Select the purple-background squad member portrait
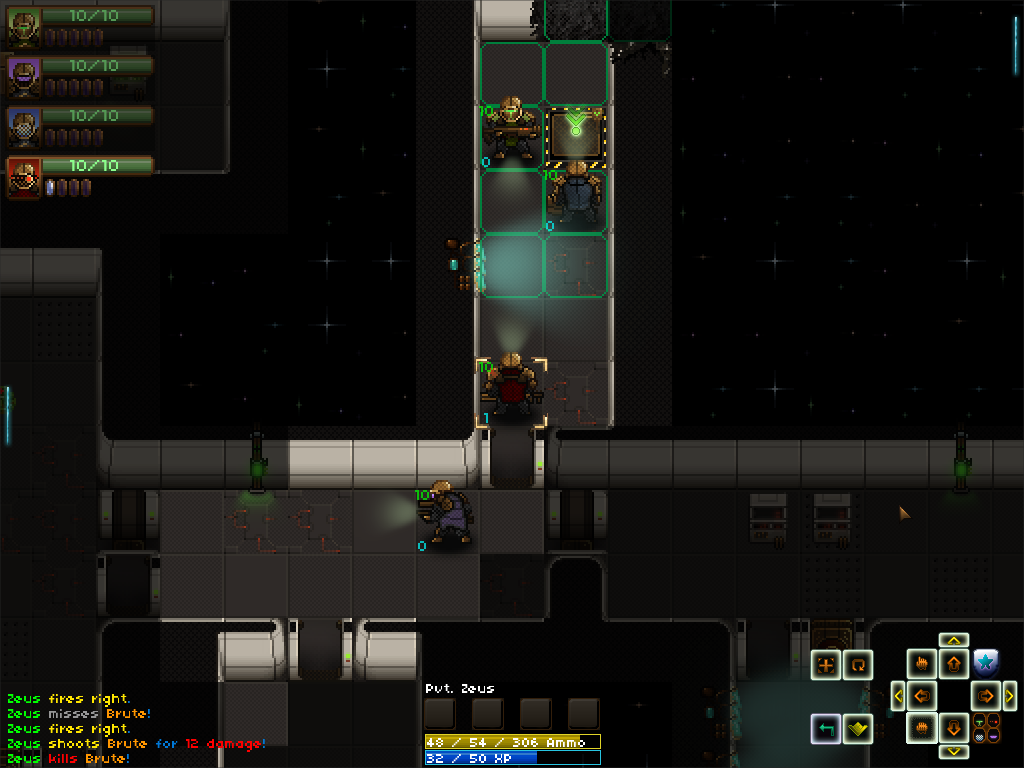 pyautogui.click(x=22, y=77)
